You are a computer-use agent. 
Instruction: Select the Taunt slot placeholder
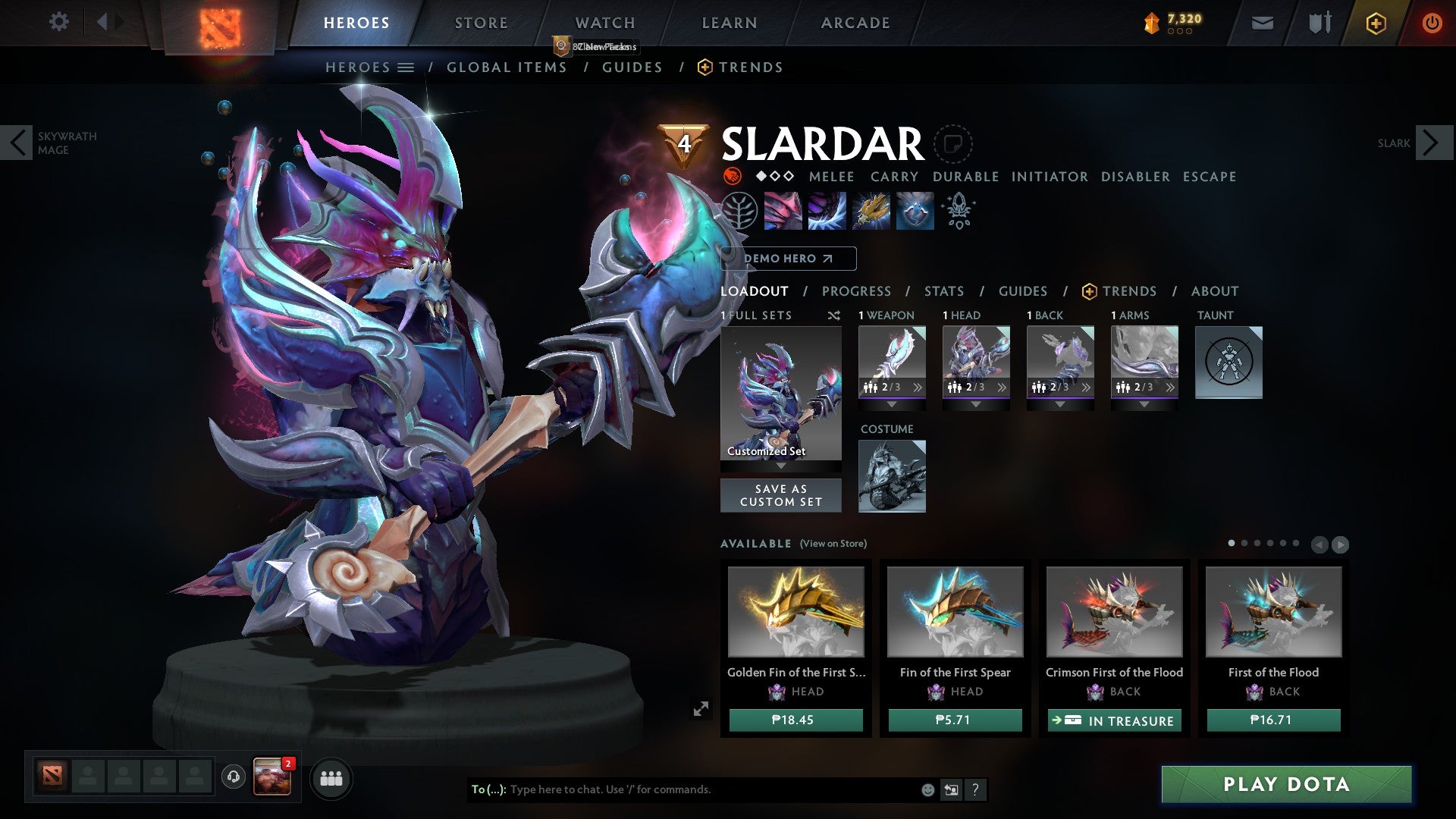1228,362
